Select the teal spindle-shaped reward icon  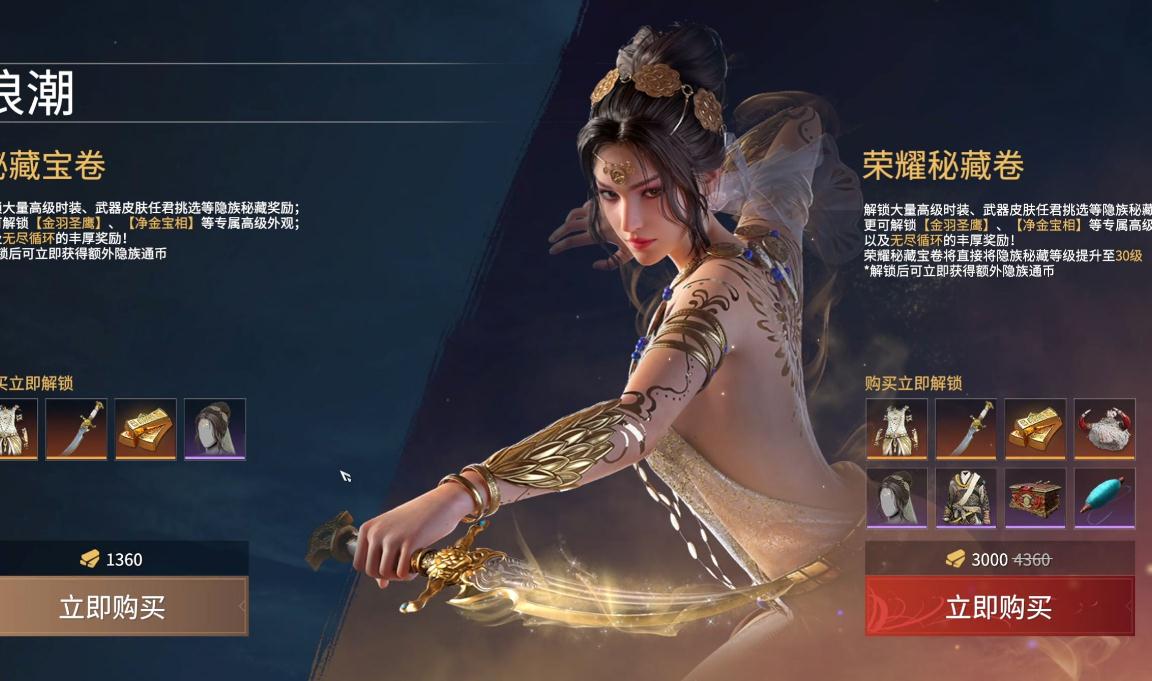1105,497
